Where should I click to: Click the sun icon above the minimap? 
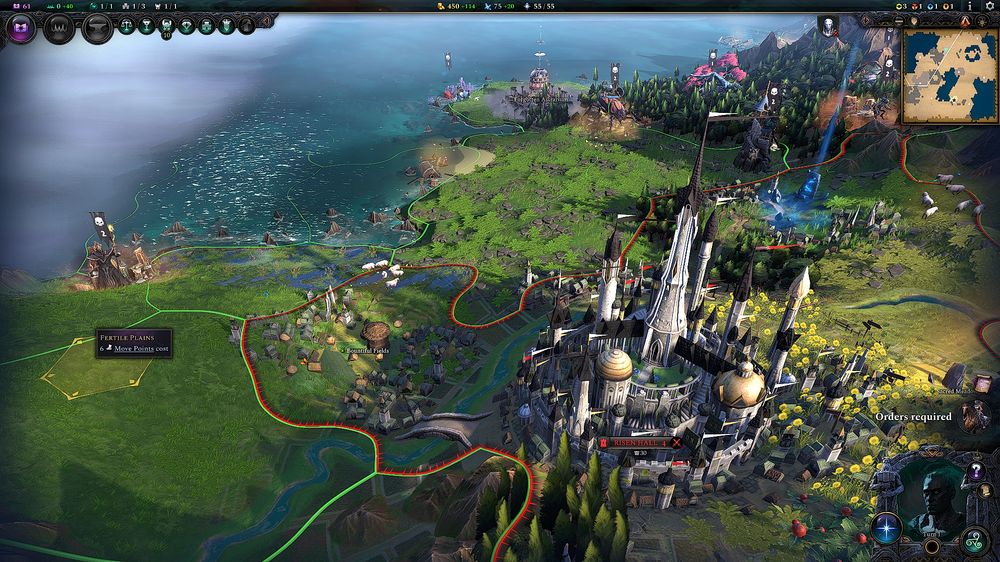pos(983,20)
